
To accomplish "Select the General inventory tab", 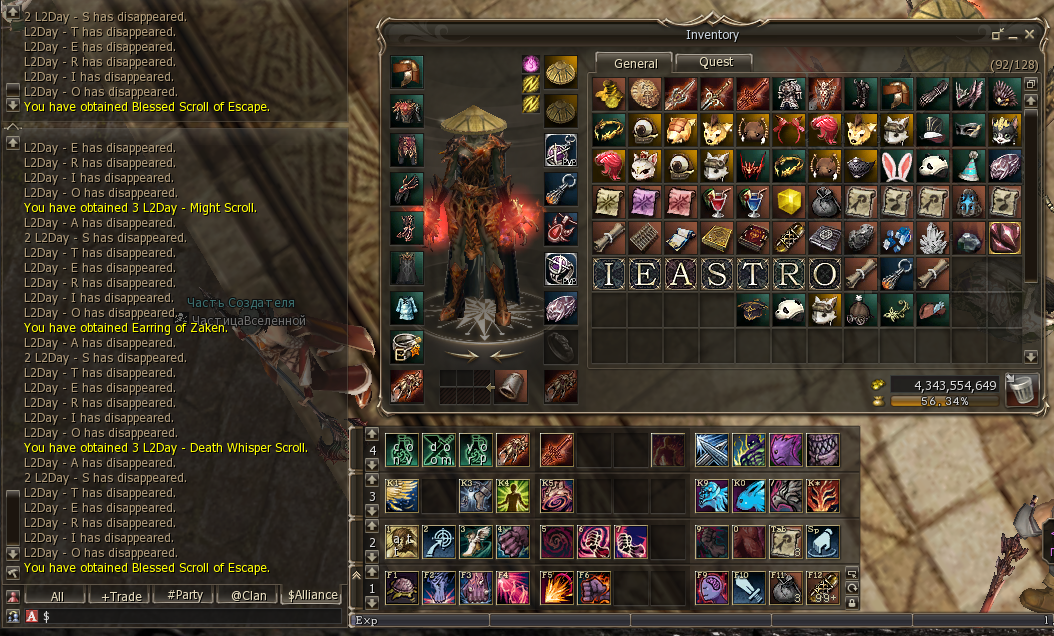I will pyautogui.click(x=636, y=63).
